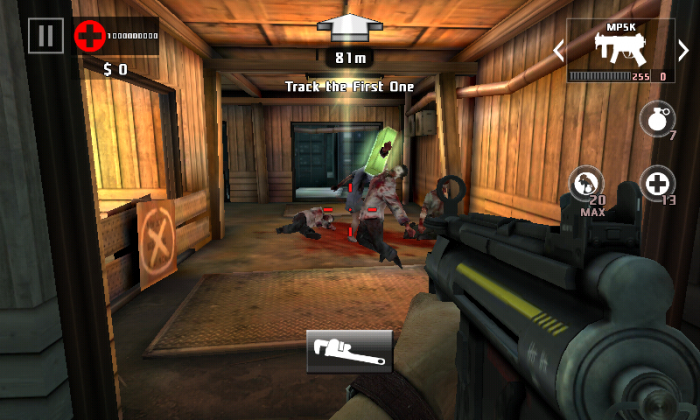Switch to the previous weapon arrow
This screenshot has width=700, height=420.
pos(559,50)
